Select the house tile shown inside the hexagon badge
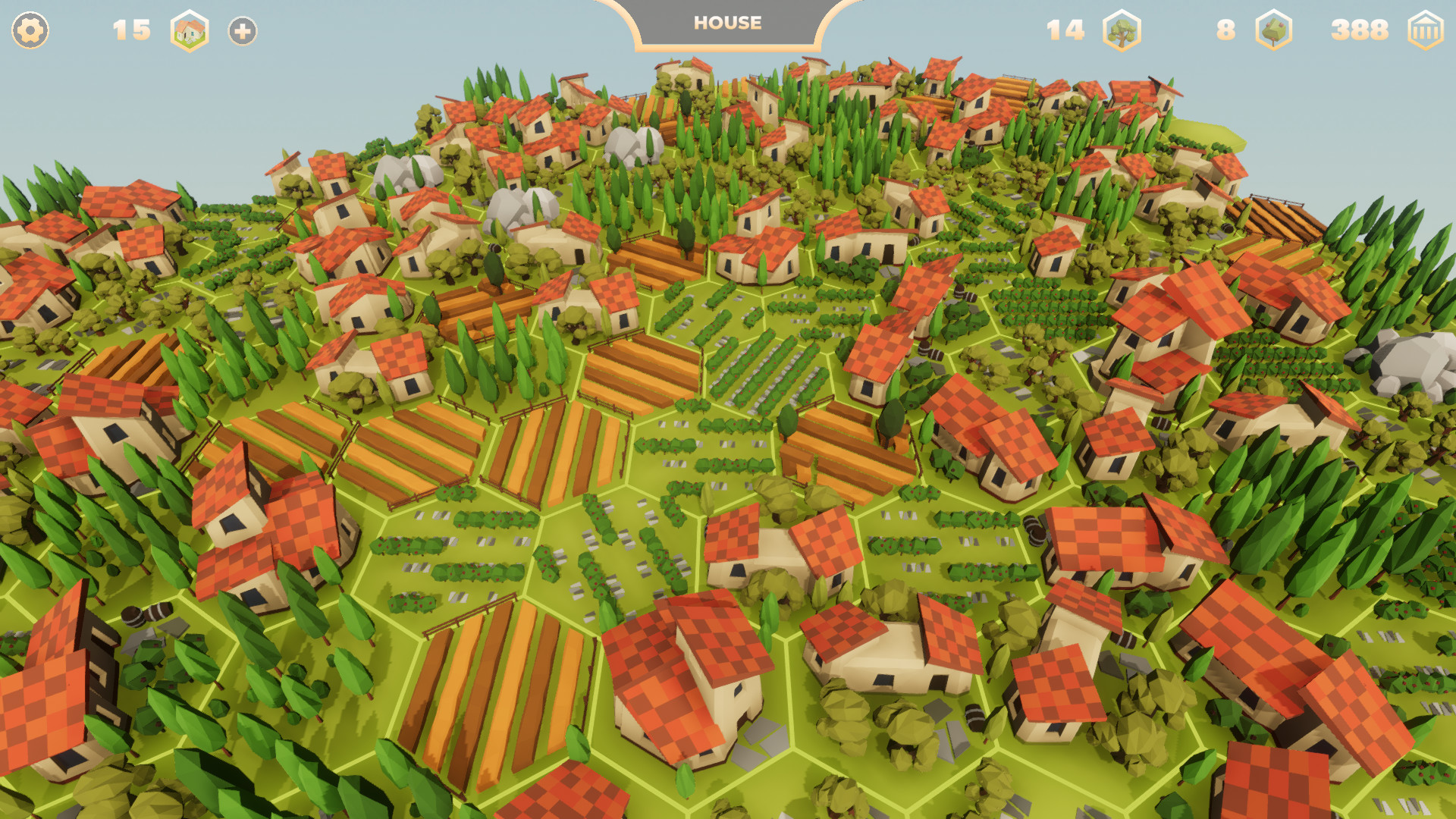The image size is (1456, 819). [x=190, y=32]
